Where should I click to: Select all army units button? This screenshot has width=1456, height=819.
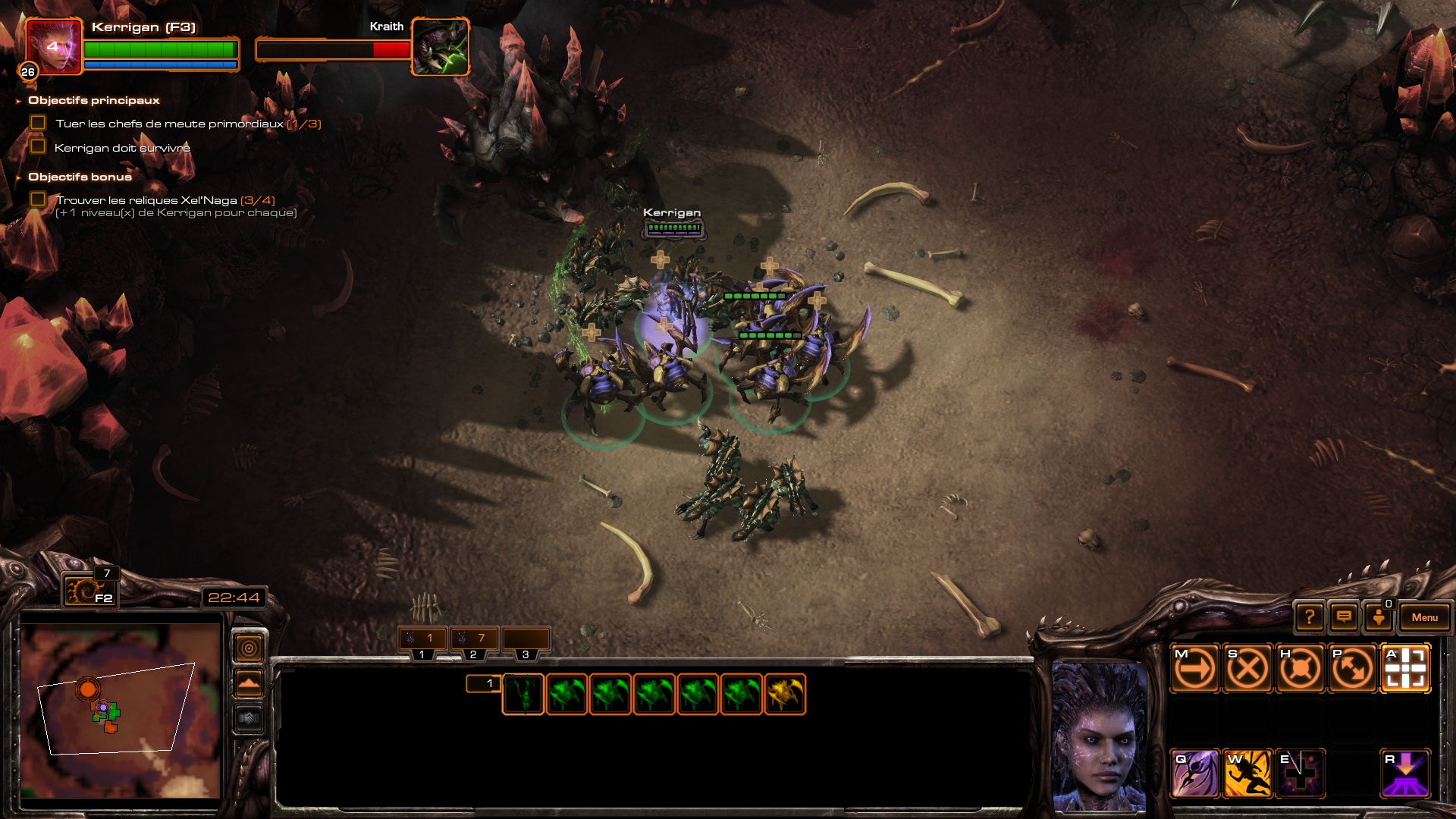pos(89,591)
